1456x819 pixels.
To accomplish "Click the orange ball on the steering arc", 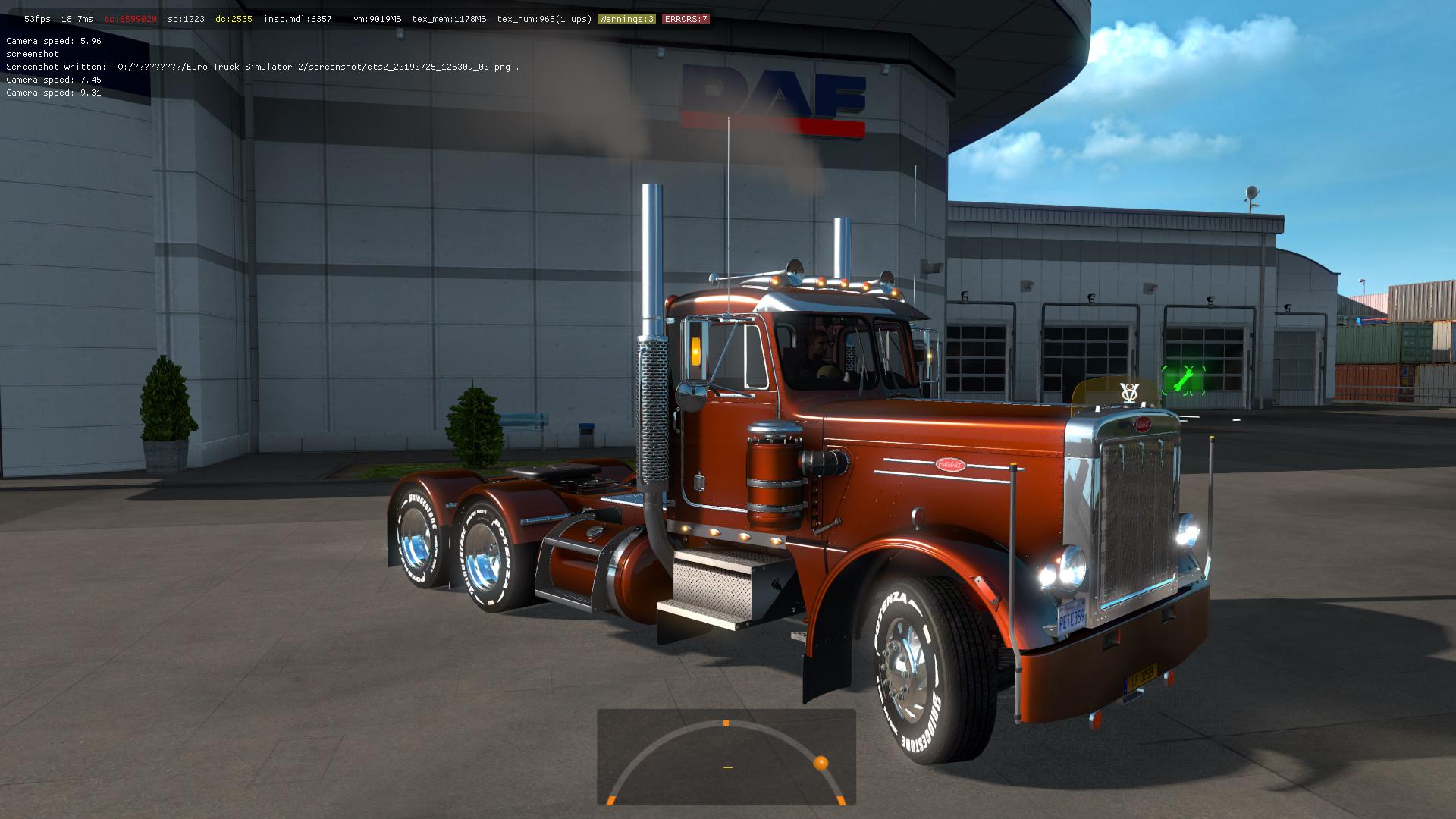I will (821, 763).
